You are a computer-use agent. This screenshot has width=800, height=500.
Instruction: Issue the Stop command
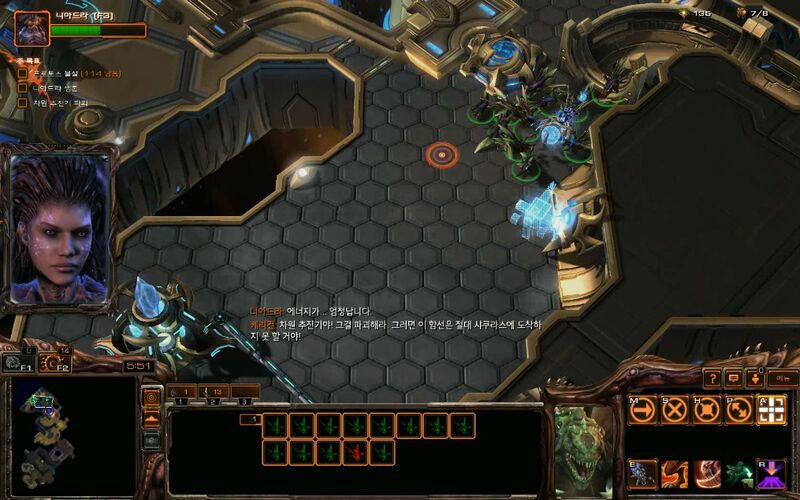pos(675,409)
